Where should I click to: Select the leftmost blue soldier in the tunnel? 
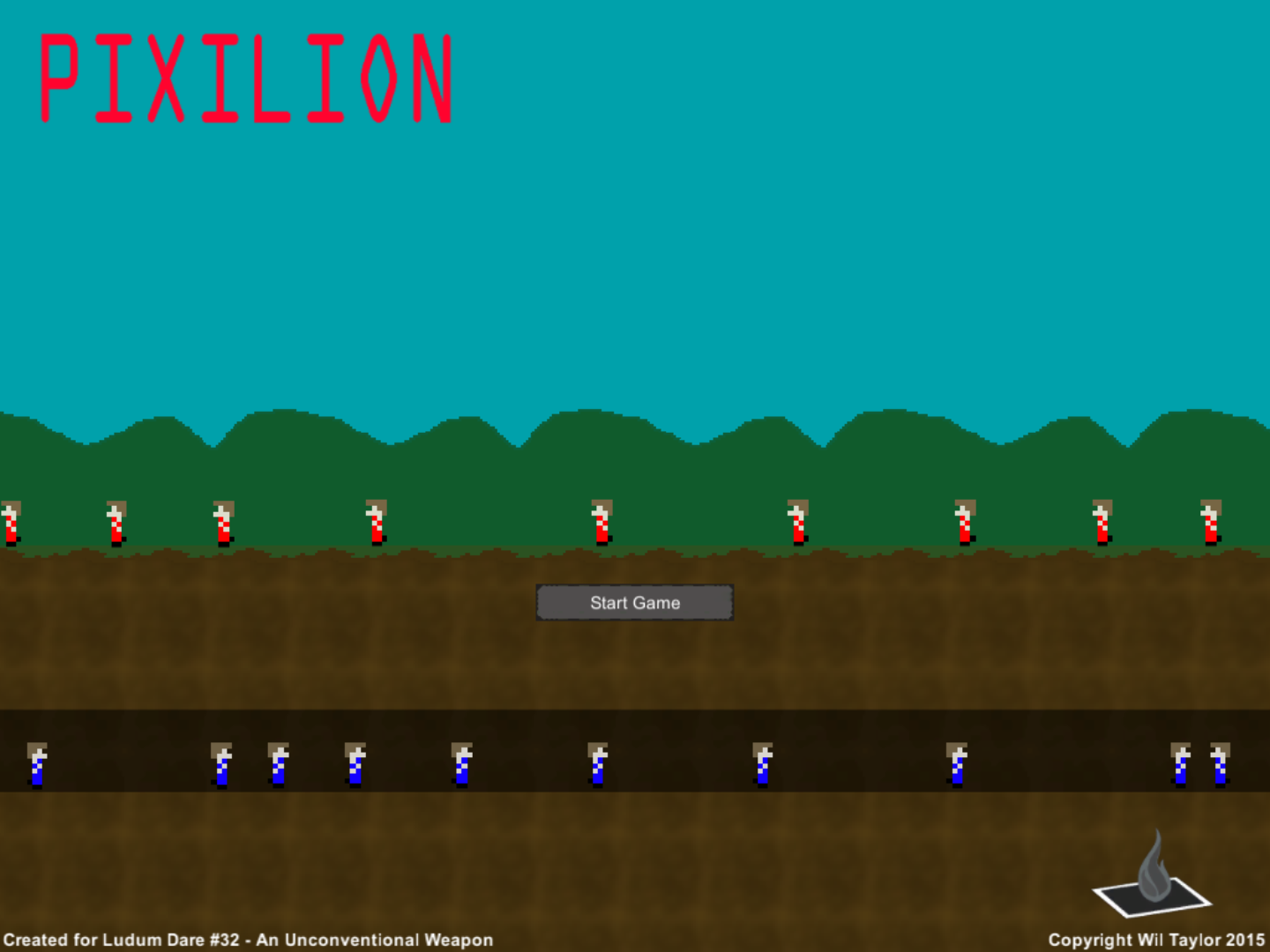35,765
